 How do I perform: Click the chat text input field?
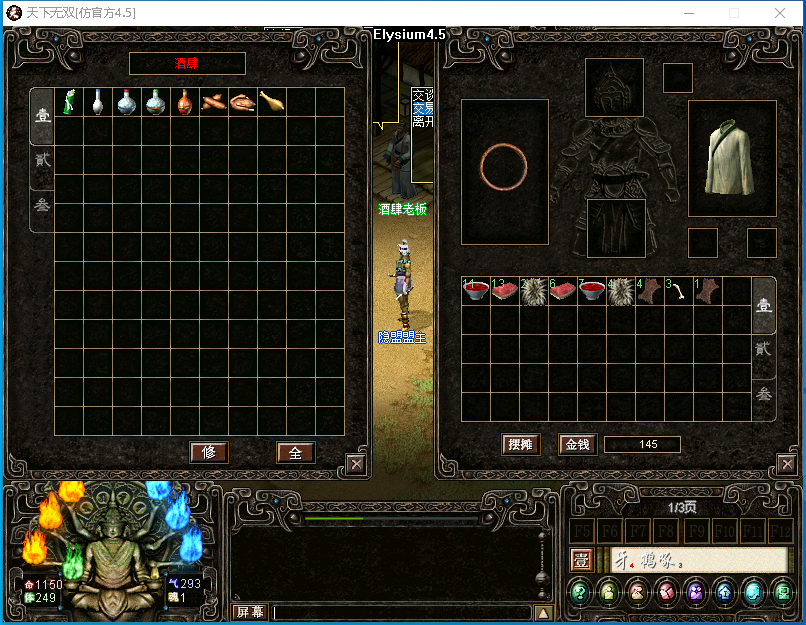[x=400, y=612]
